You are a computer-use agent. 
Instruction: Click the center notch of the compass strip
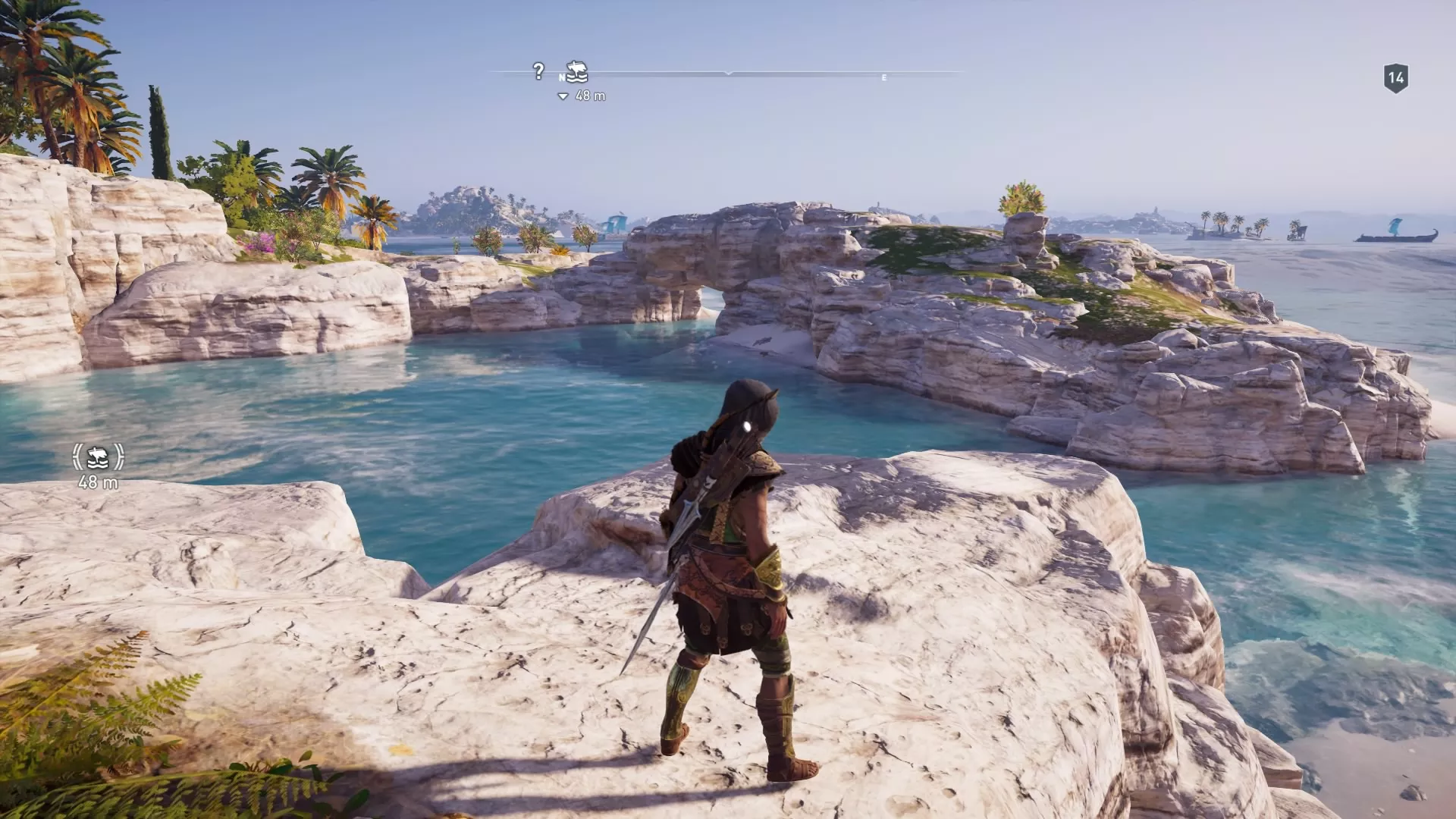(728, 72)
